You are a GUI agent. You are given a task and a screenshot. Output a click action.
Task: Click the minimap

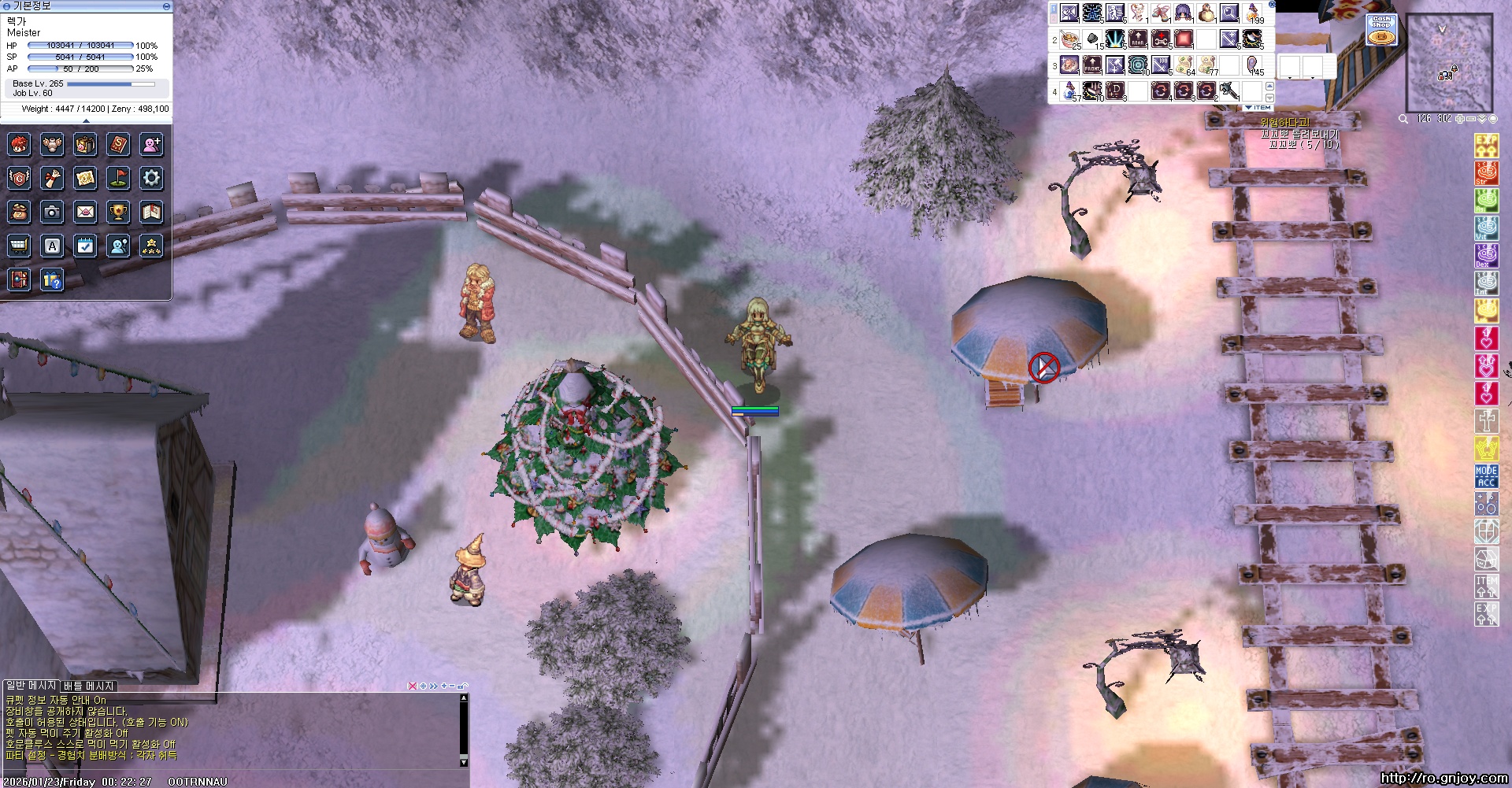(1449, 61)
